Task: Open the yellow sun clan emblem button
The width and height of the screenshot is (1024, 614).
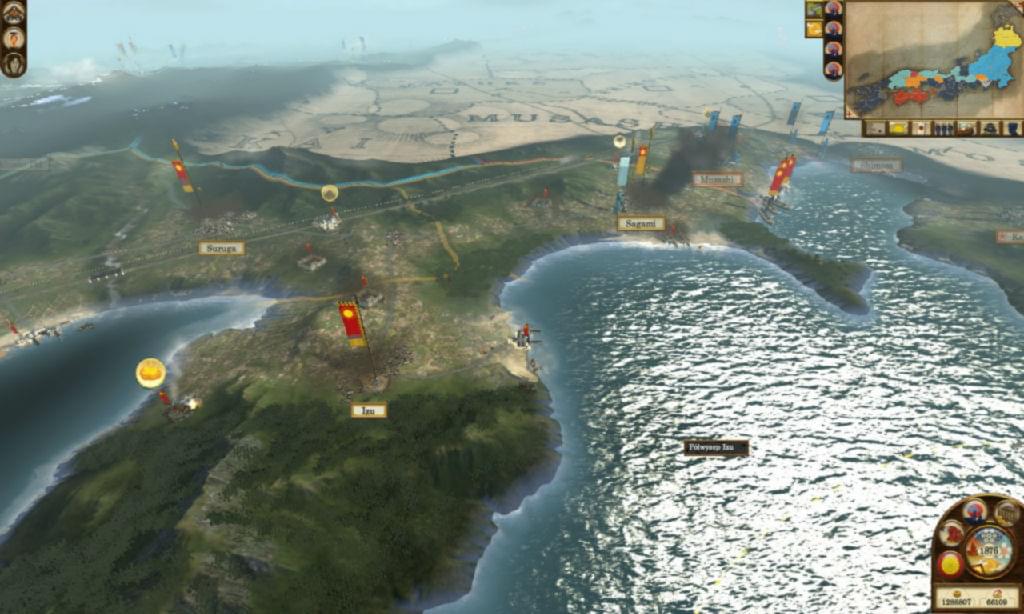Action: 951,564
